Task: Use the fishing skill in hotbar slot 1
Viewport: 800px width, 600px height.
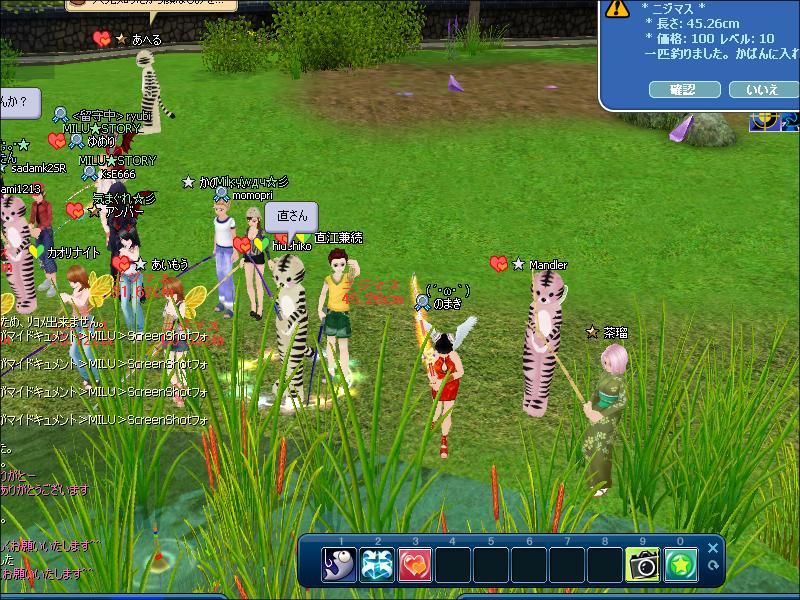Action: (339, 565)
